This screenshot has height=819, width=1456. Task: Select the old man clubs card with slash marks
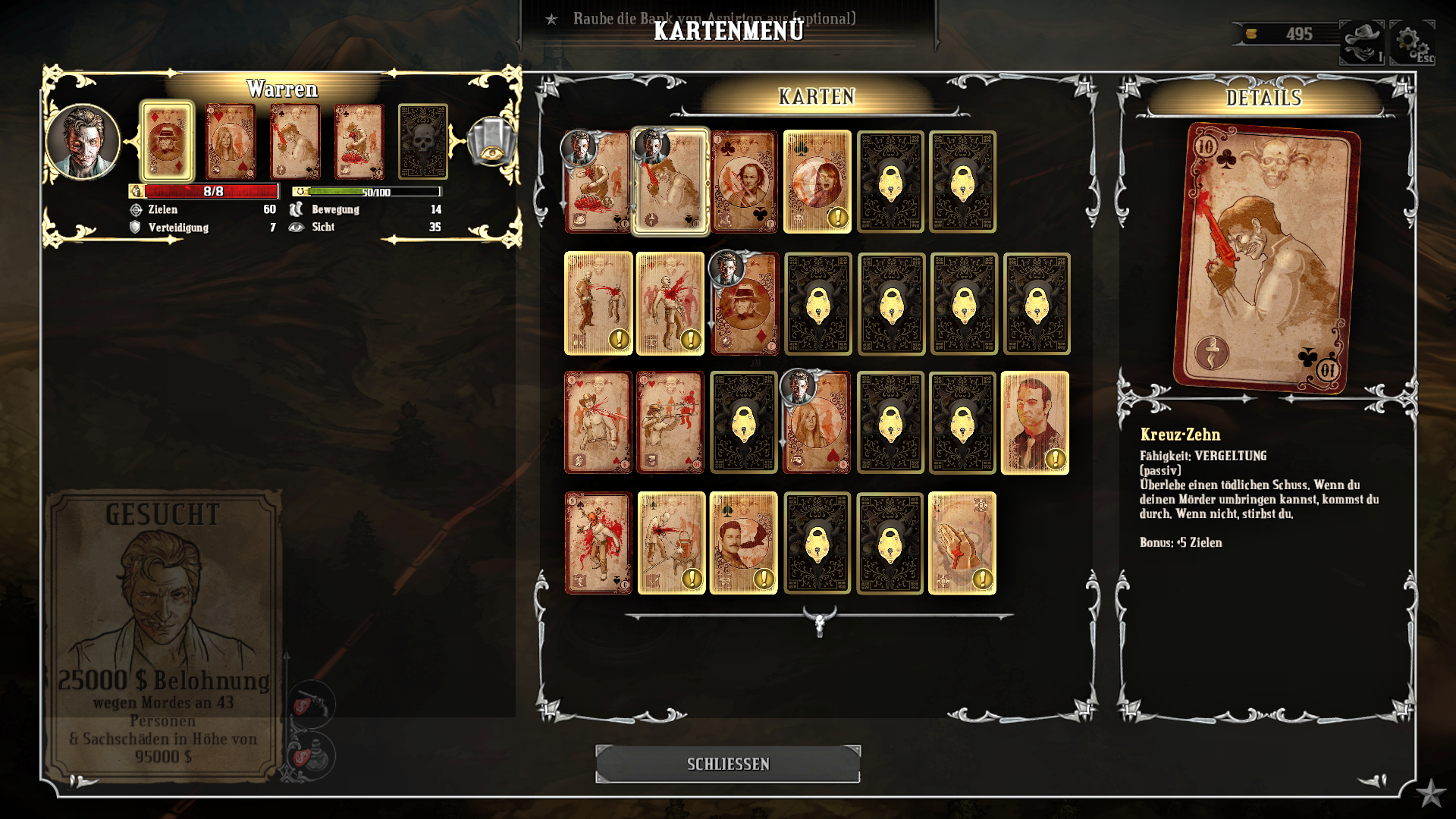tap(745, 182)
